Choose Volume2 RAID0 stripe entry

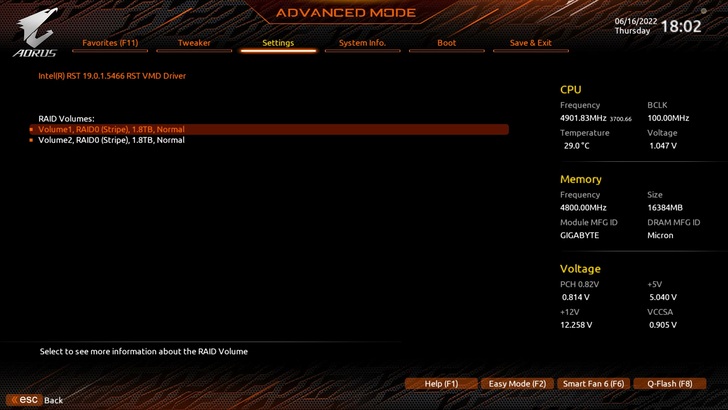111,140
